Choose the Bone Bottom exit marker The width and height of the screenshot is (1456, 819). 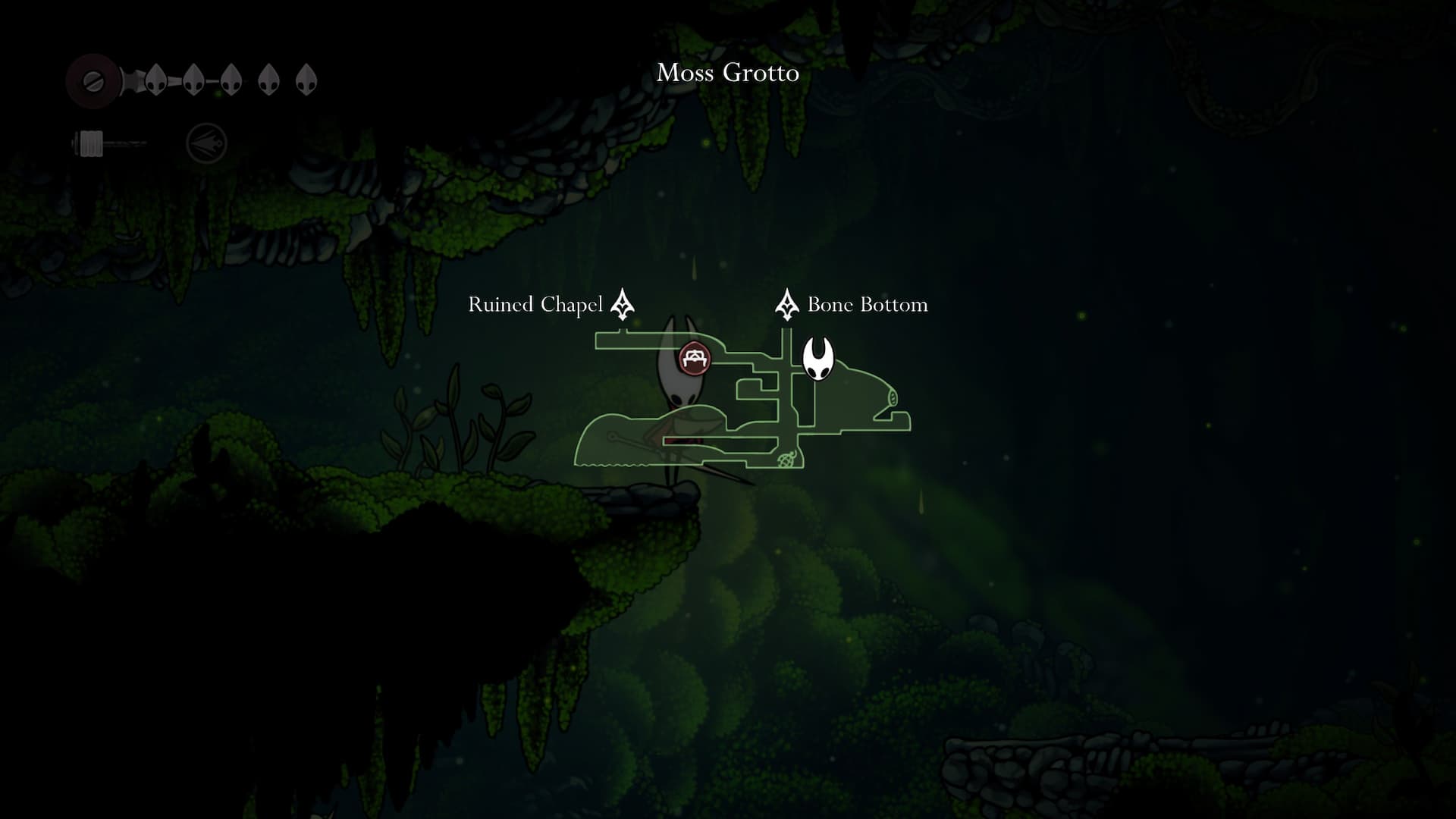[x=787, y=304]
